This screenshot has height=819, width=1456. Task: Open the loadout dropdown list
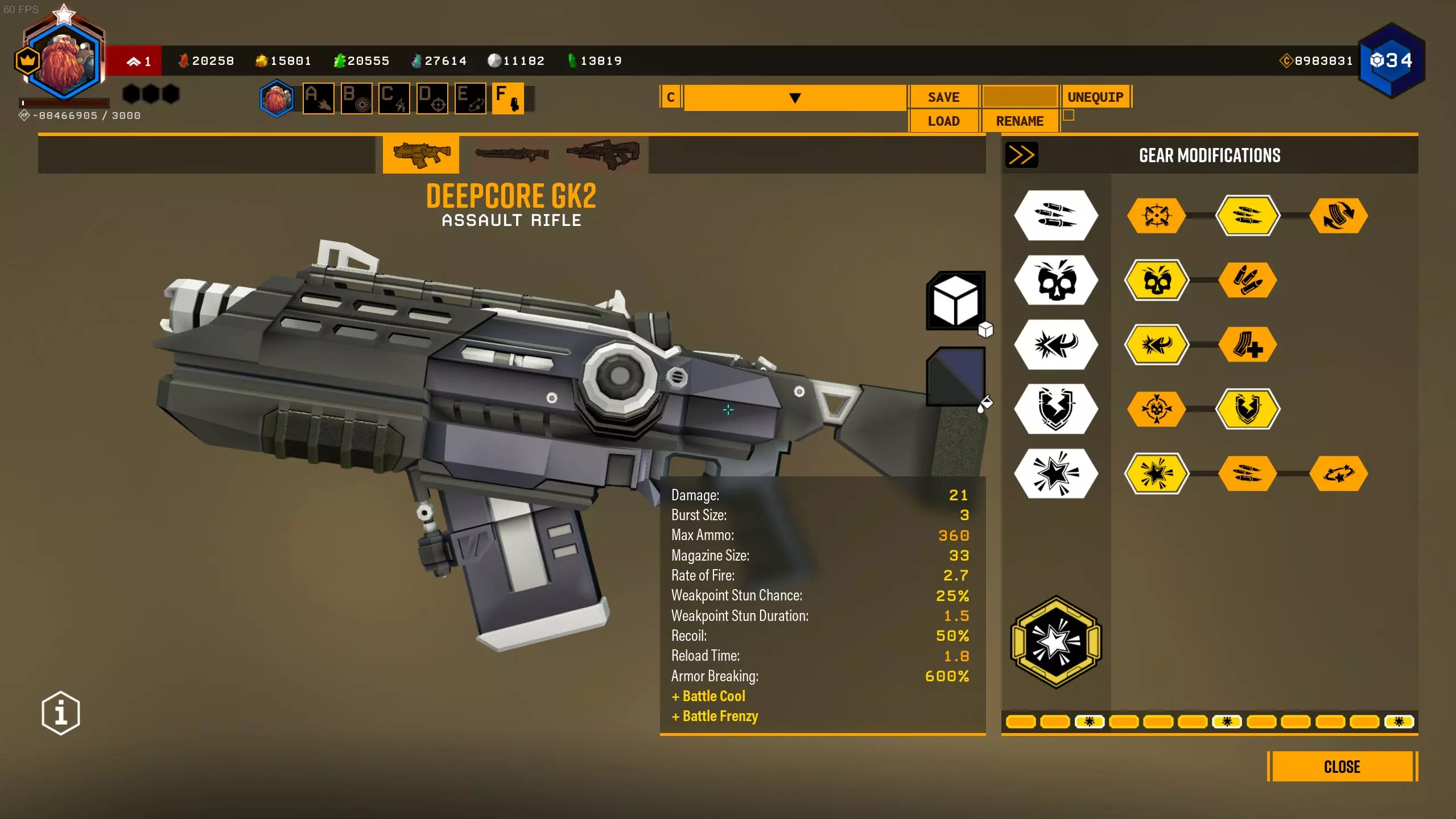tap(795, 98)
